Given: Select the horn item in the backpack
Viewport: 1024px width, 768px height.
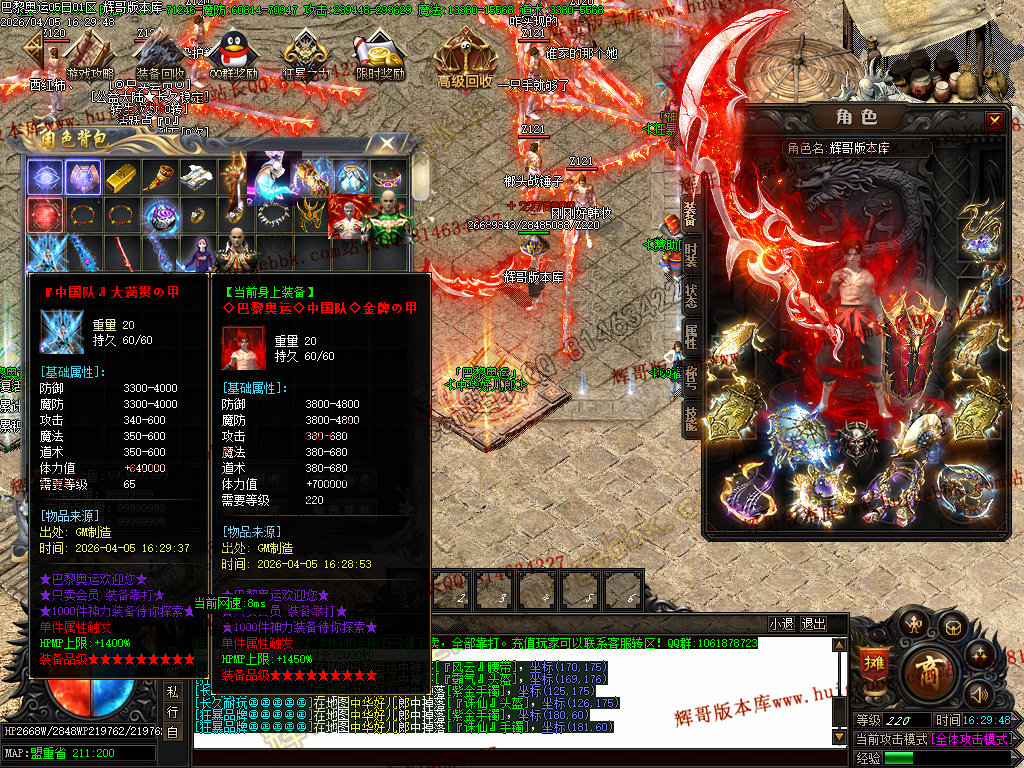Looking at the screenshot, I should 159,177.
